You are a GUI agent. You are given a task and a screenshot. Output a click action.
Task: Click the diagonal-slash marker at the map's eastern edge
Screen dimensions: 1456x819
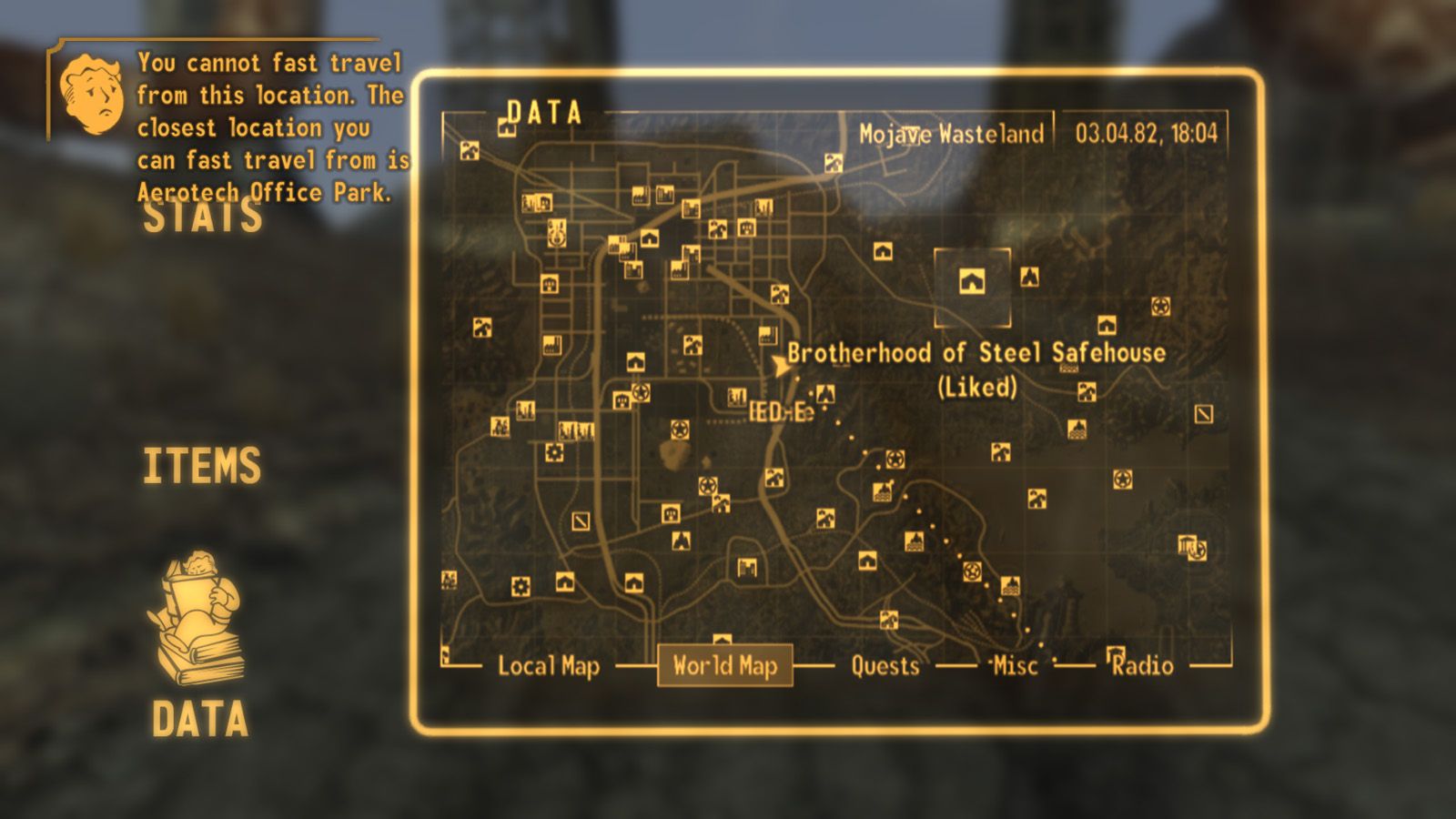1203,415
